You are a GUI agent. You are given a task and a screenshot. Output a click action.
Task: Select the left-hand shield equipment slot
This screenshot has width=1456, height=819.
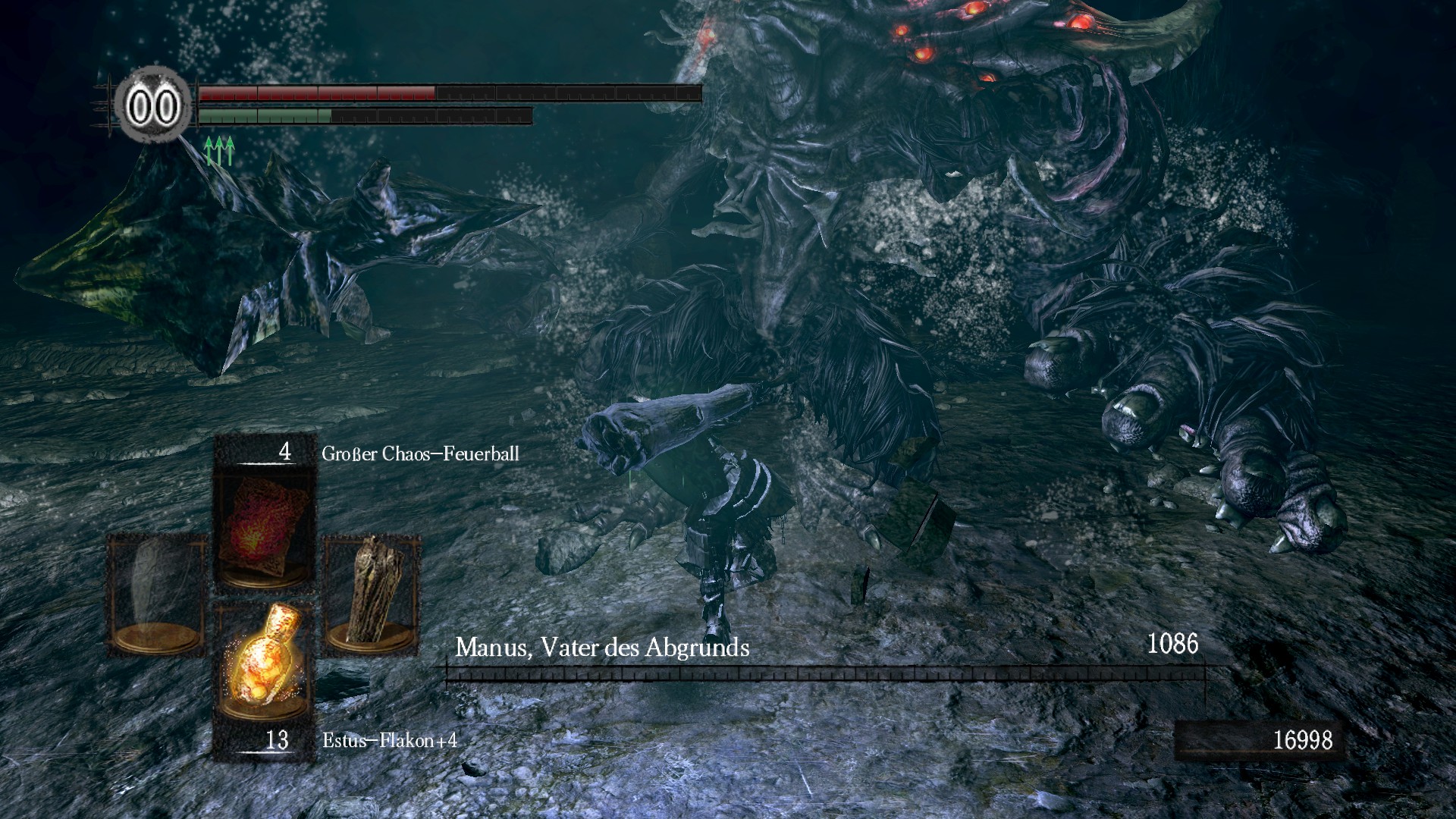coord(156,593)
